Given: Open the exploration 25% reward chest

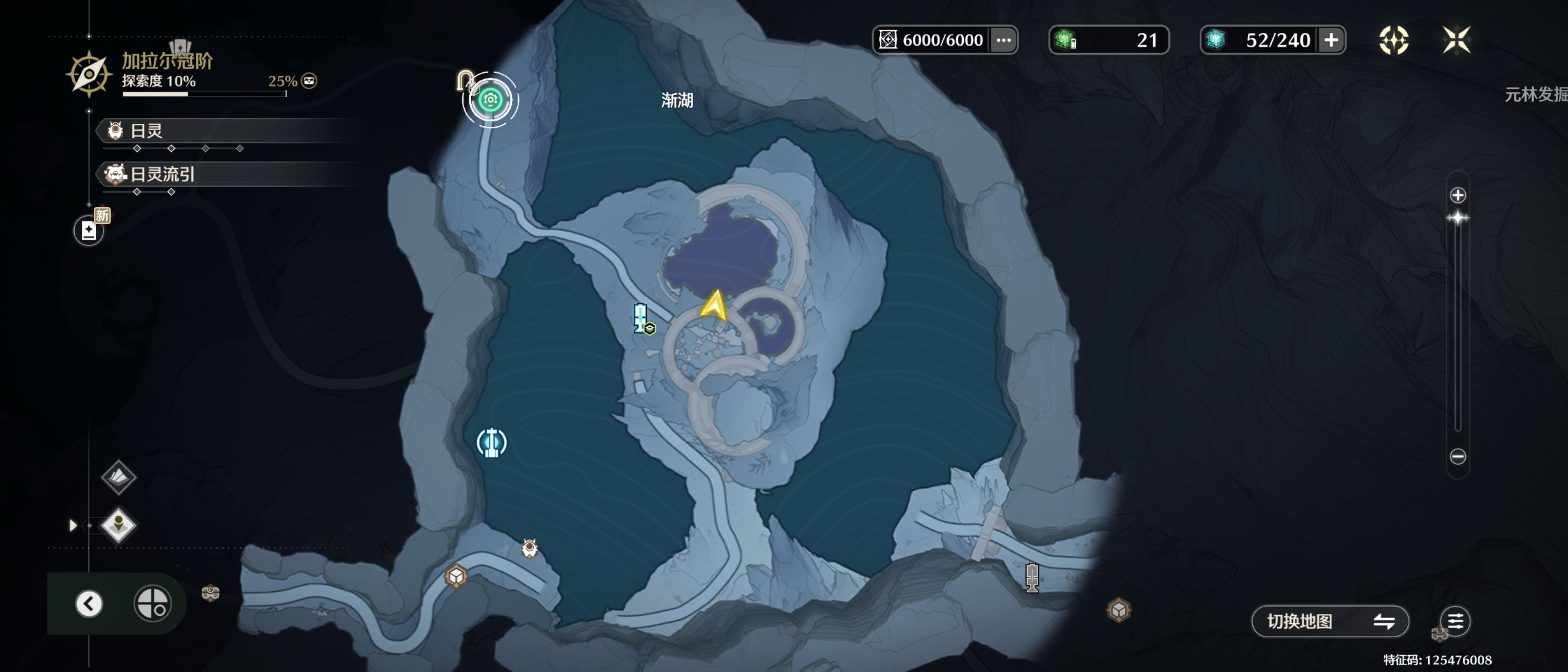Looking at the screenshot, I should (x=309, y=81).
